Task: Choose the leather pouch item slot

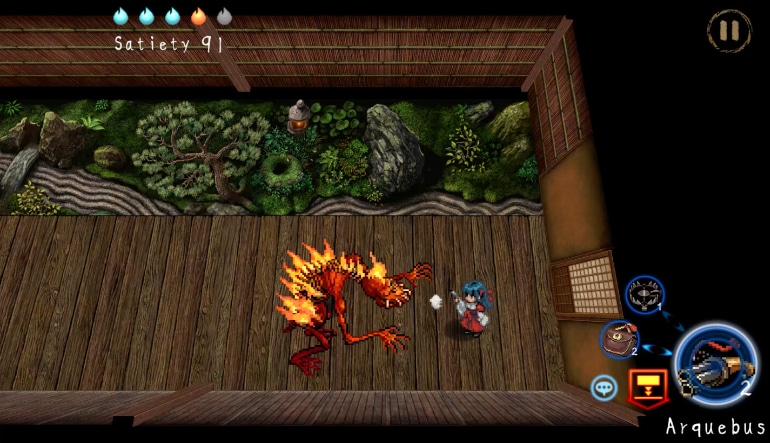Action: coord(619,339)
